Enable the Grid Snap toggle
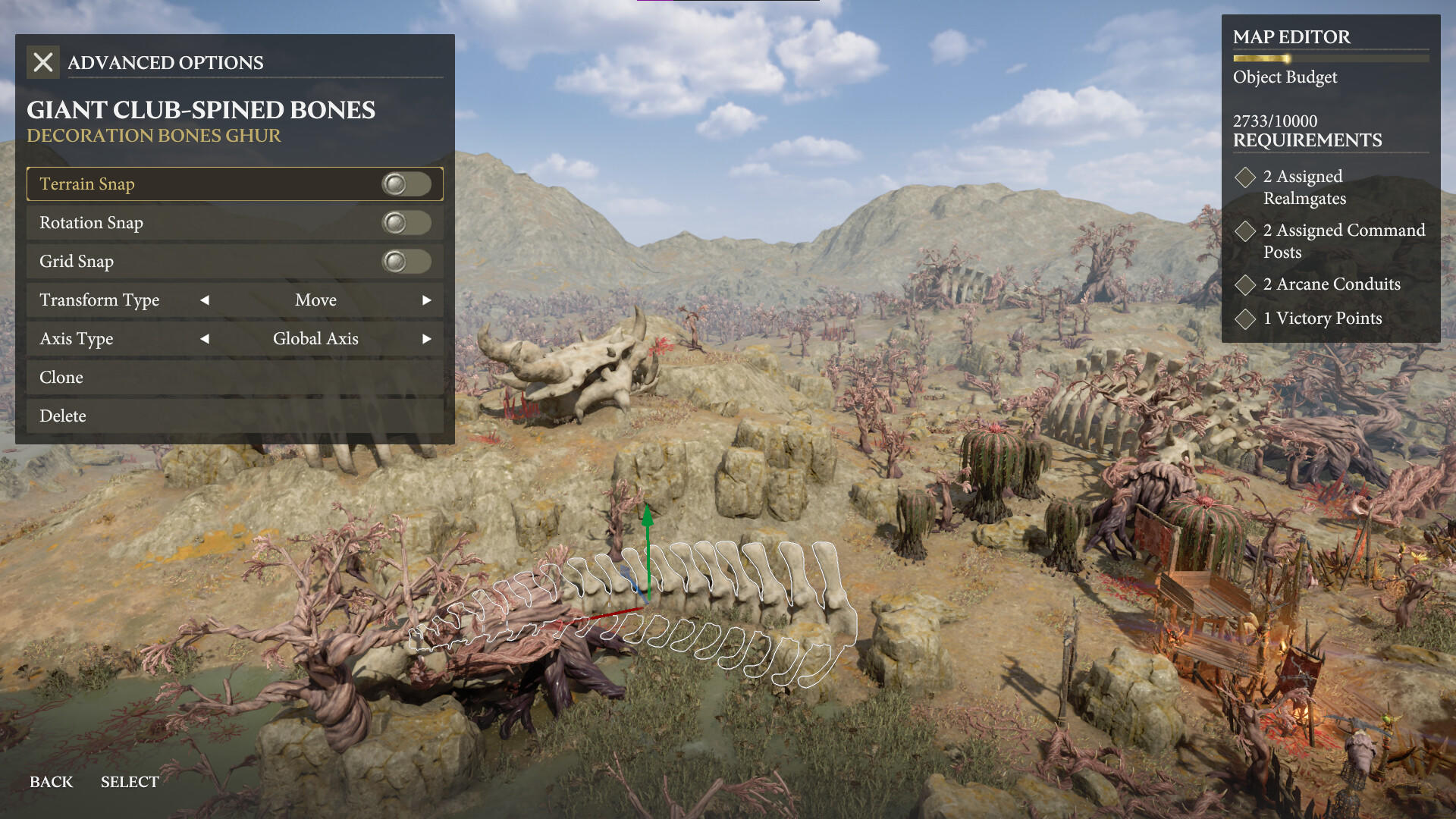 pyautogui.click(x=406, y=261)
